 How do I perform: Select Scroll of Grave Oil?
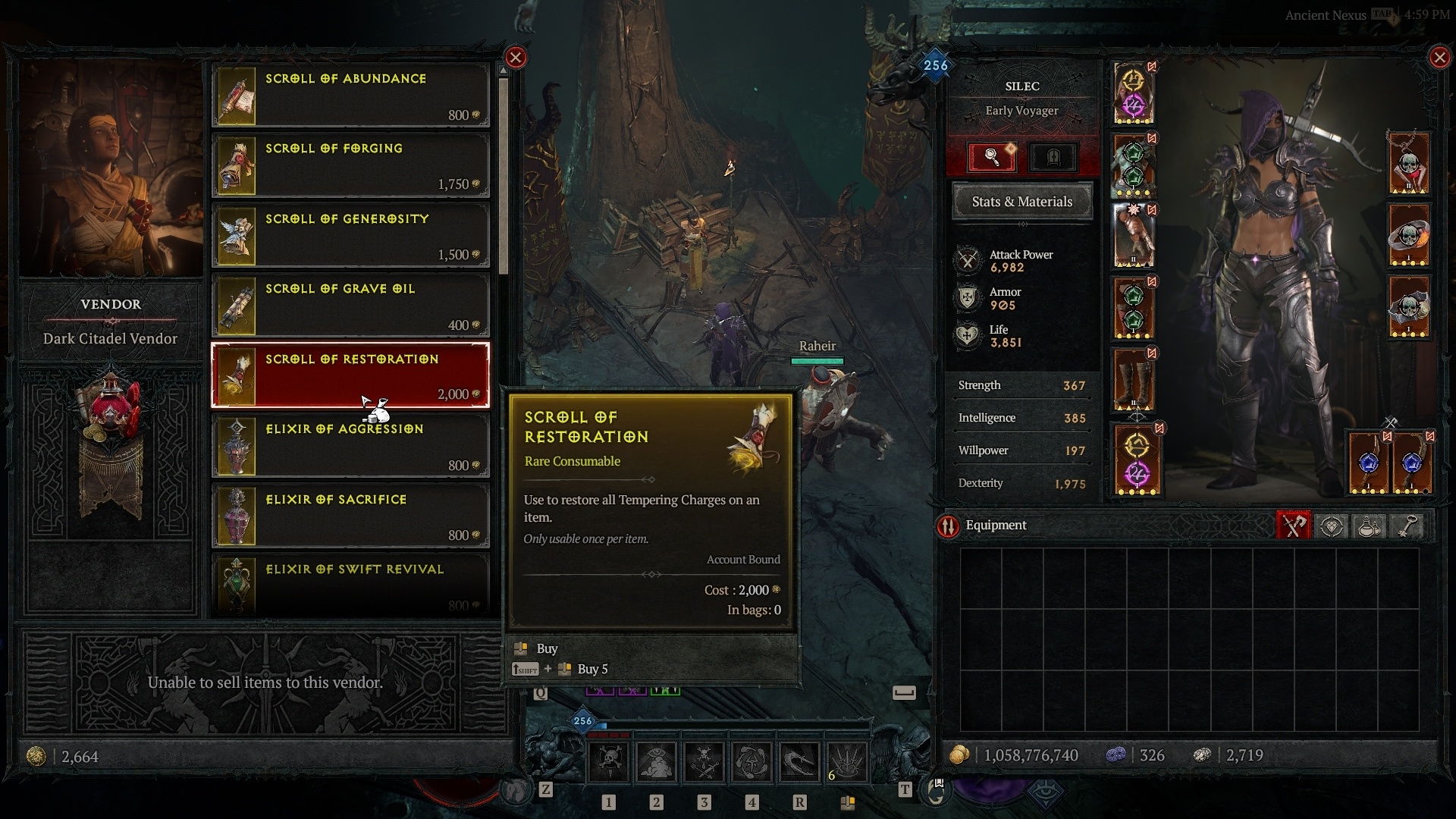click(350, 306)
